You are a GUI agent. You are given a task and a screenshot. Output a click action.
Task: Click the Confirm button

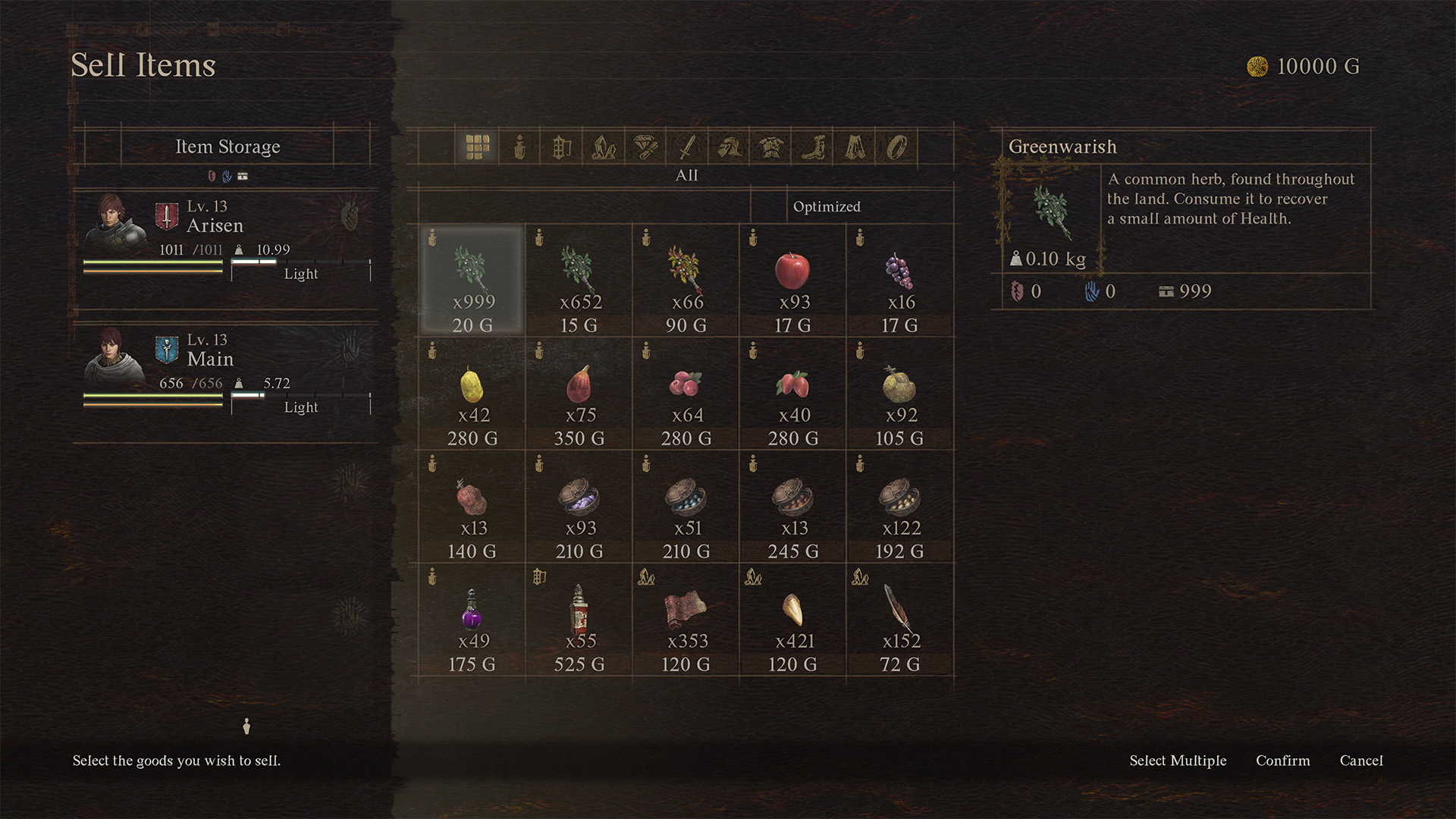(1282, 761)
